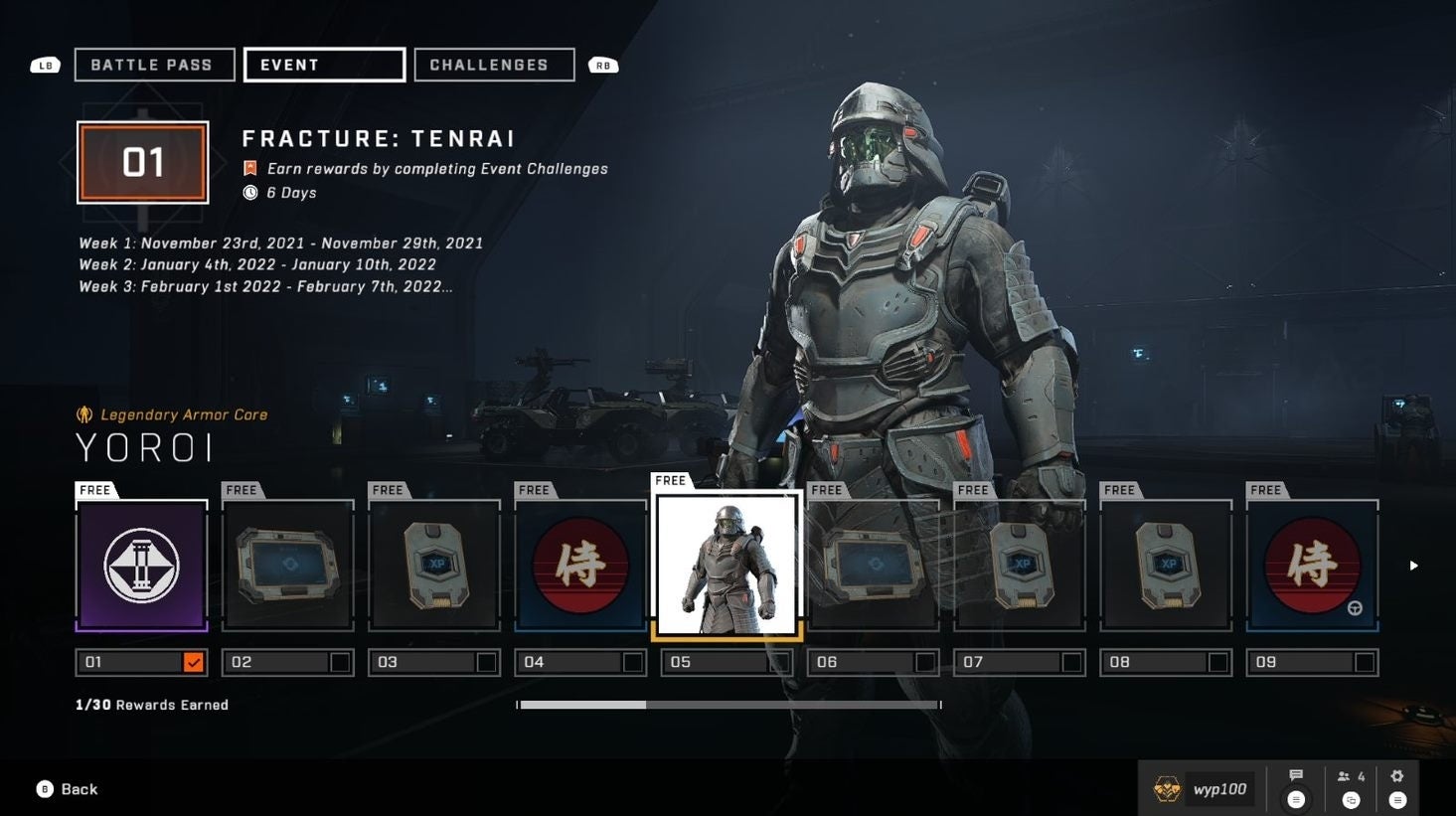The width and height of the screenshot is (1456, 816).
Task: Select the Event tab
Action: 324,65
